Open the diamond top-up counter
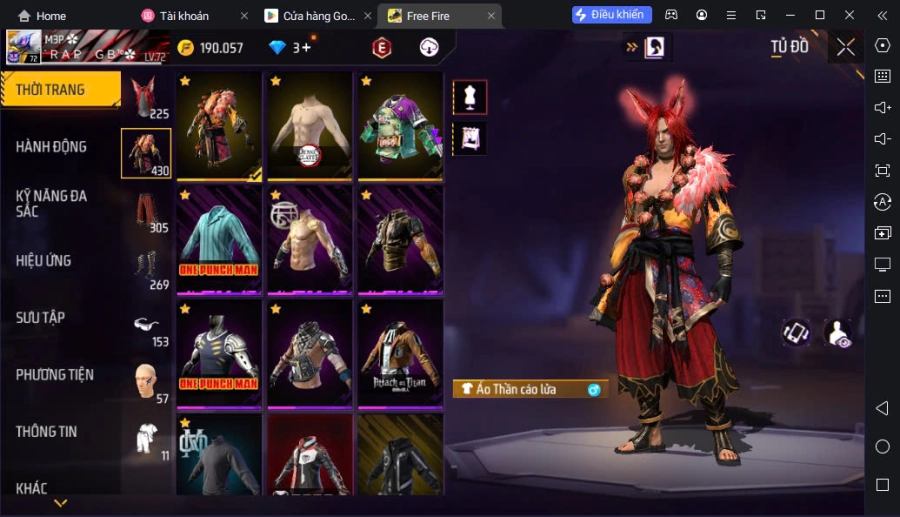This screenshot has height=517, width=900. (290, 48)
